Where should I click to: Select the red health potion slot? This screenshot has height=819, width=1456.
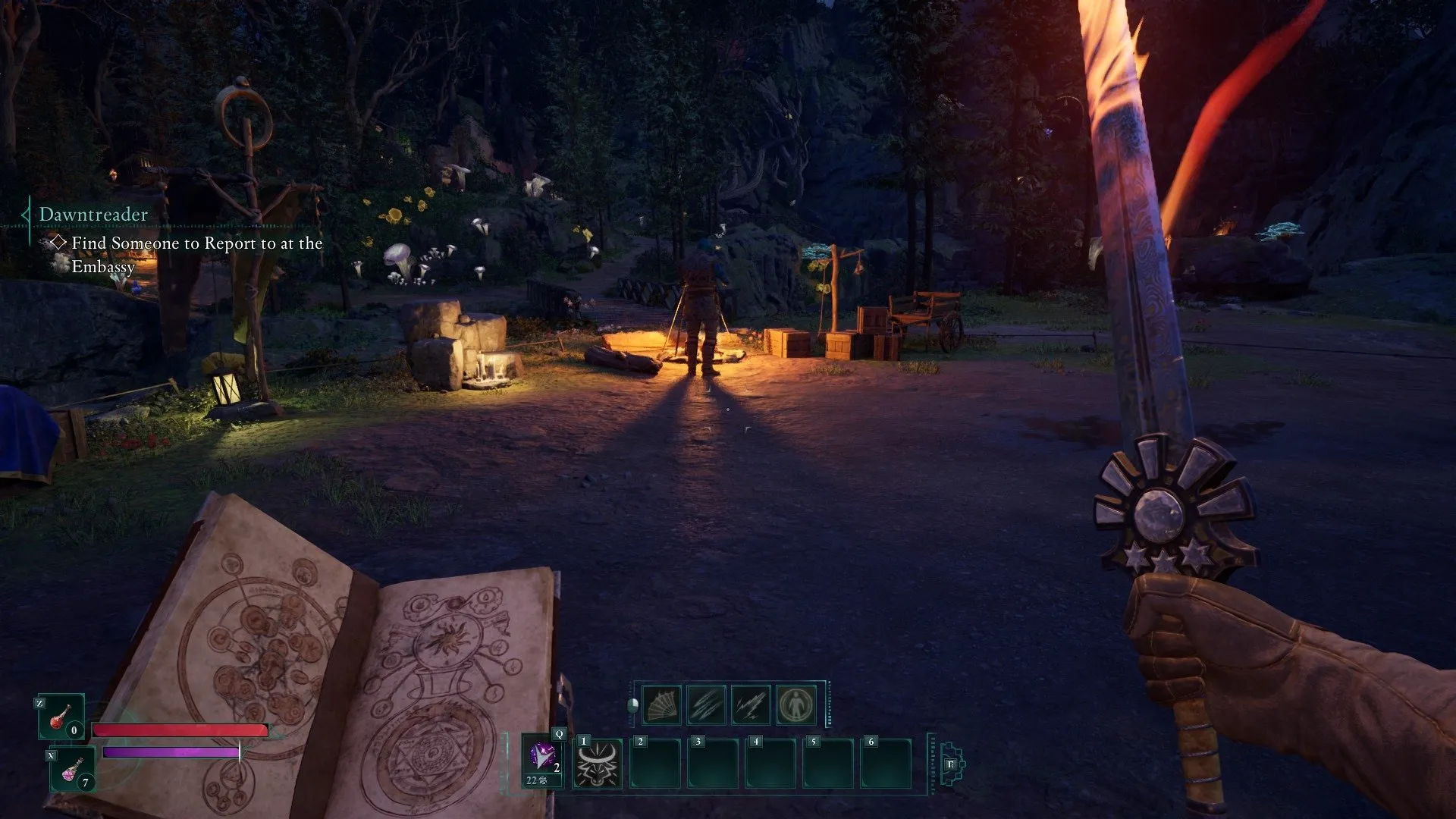coord(61,717)
